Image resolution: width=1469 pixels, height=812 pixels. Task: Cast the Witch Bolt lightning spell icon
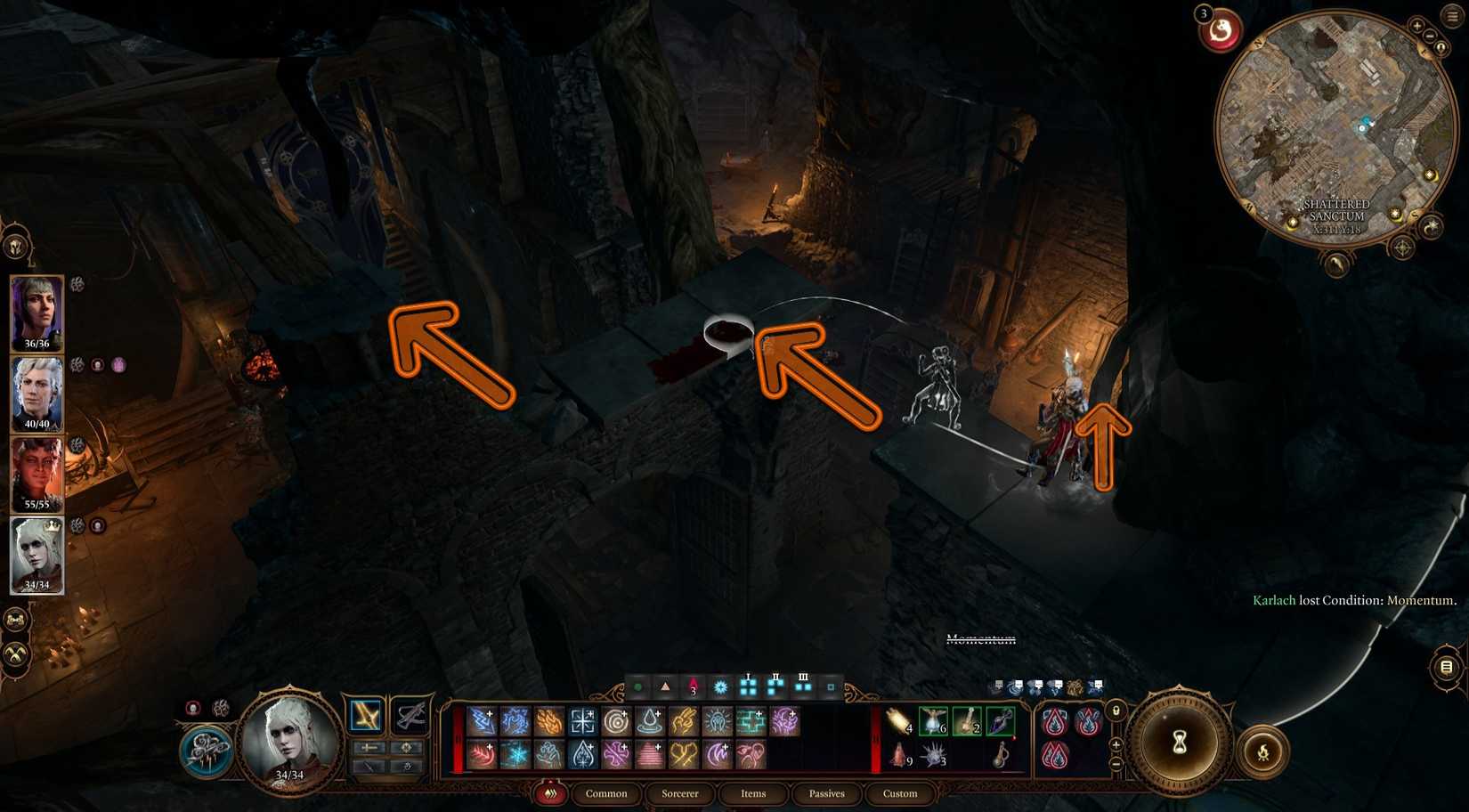(483, 719)
